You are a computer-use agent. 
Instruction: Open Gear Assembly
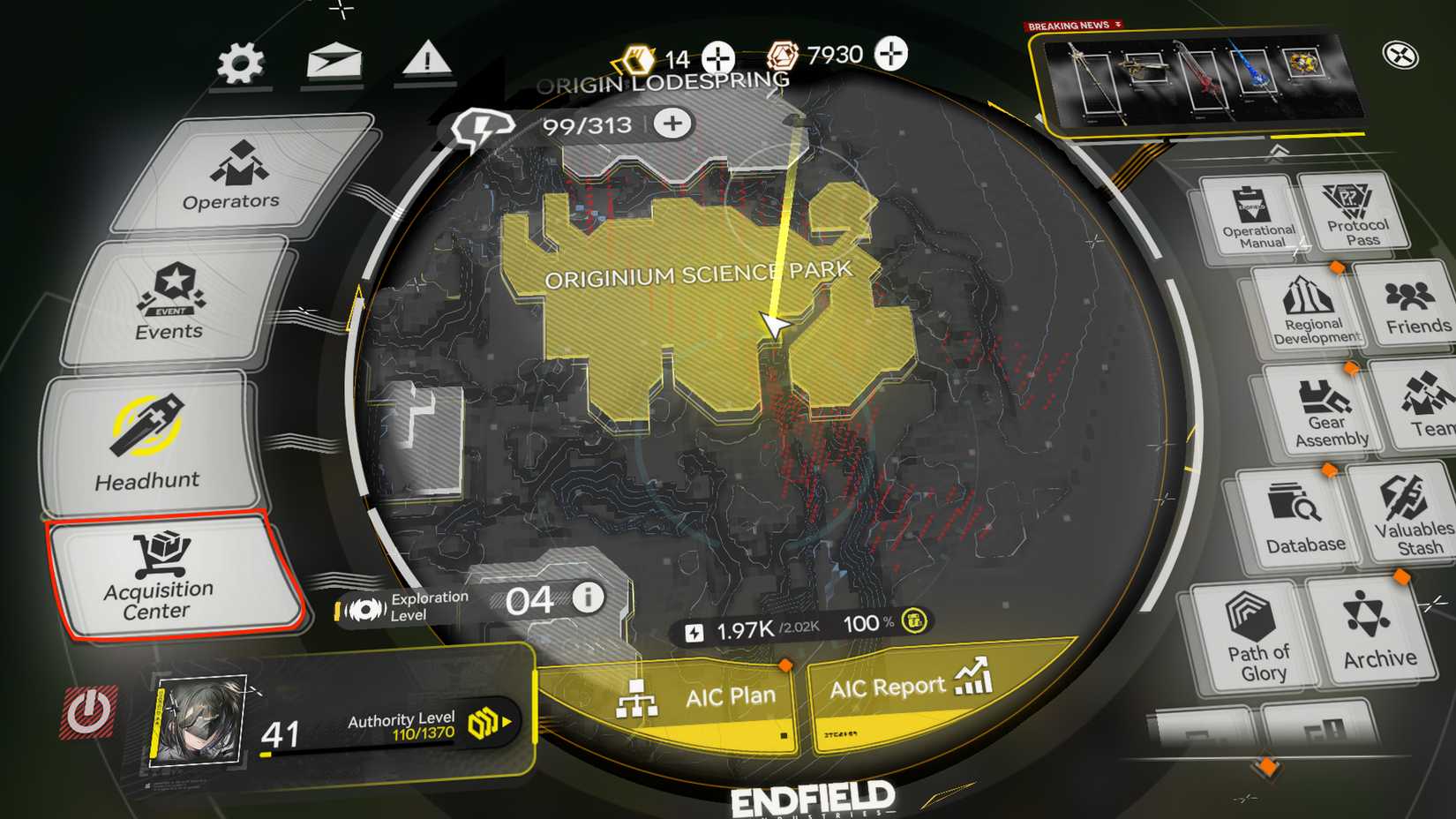coord(1328,410)
